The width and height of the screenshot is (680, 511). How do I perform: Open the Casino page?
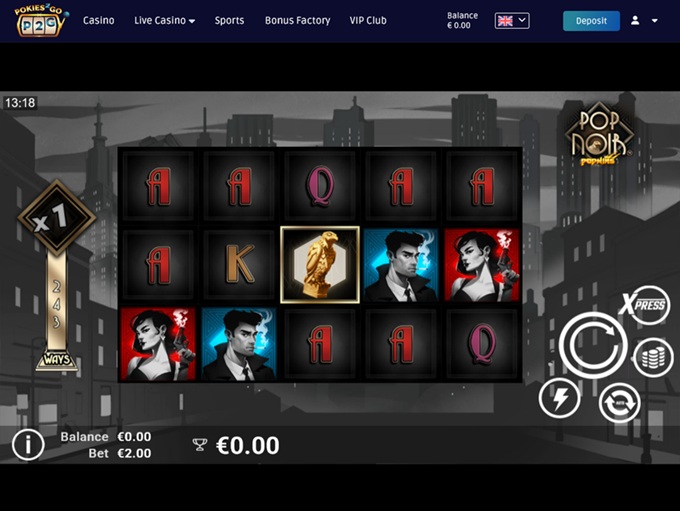98,20
